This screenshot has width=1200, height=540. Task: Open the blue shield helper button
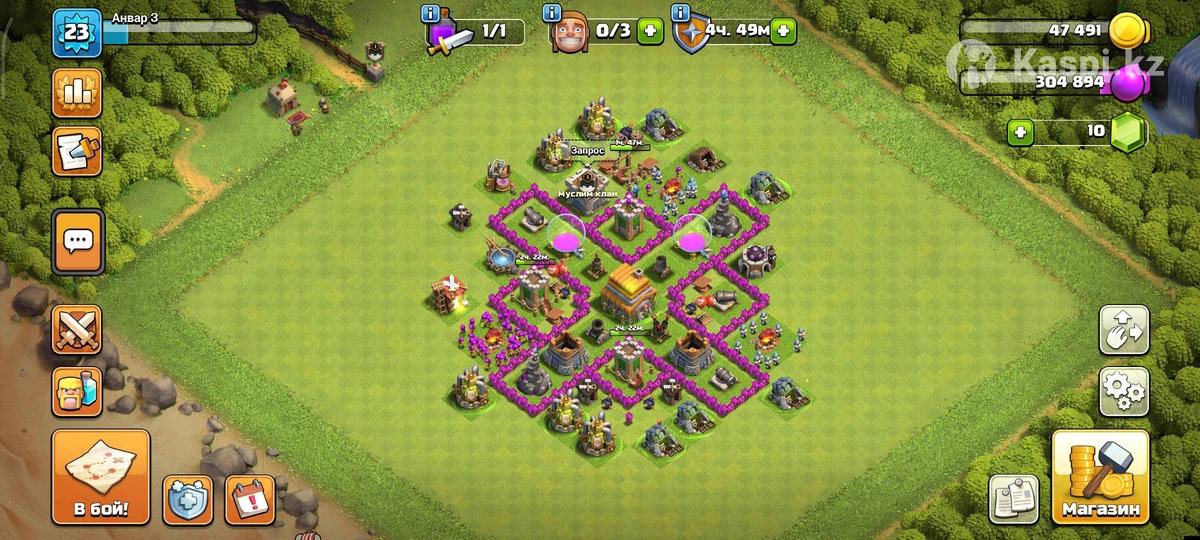click(188, 498)
